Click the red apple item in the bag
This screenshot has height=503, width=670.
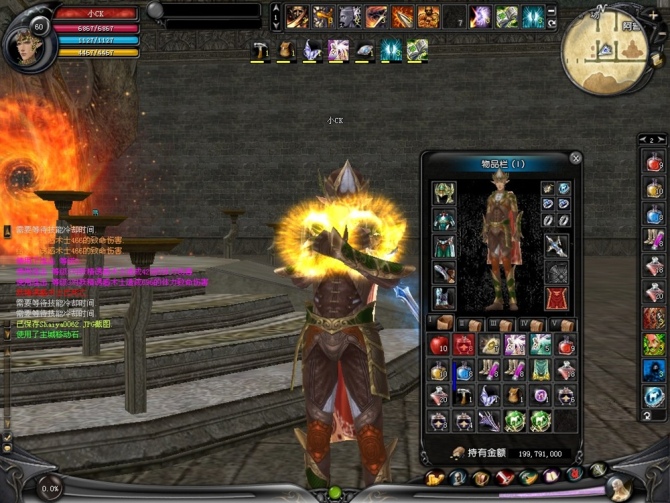coord(440,345)
